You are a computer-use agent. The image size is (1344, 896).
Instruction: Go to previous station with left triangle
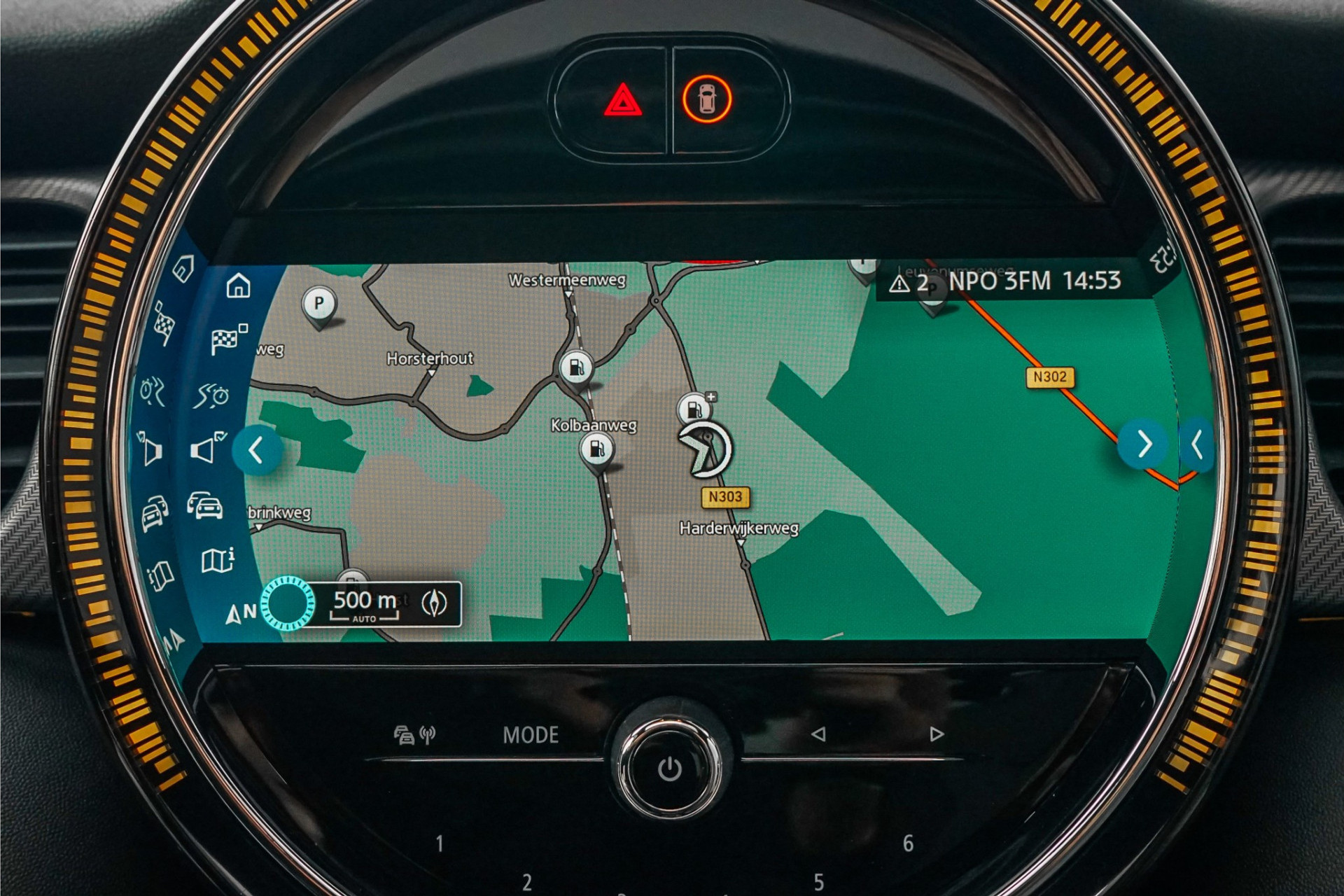[818, 734]
